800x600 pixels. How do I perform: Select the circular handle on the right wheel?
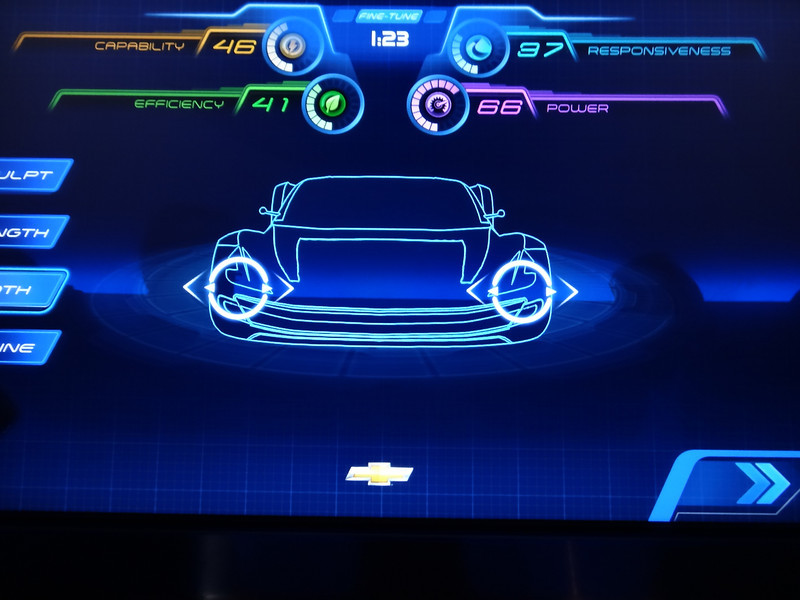point(522,290)
